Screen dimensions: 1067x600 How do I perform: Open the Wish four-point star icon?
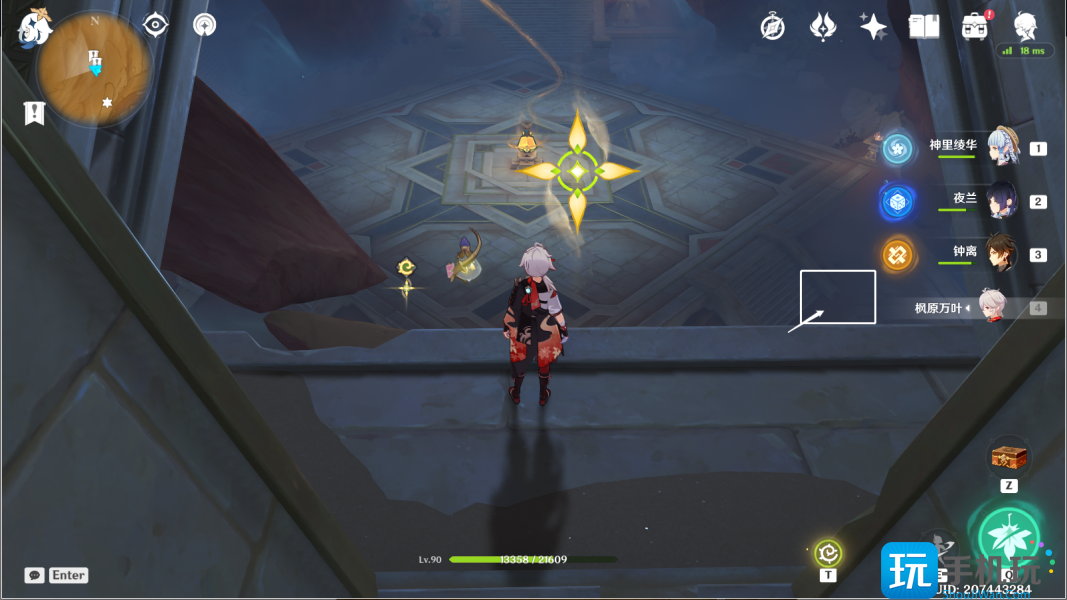tap(873, 27)
